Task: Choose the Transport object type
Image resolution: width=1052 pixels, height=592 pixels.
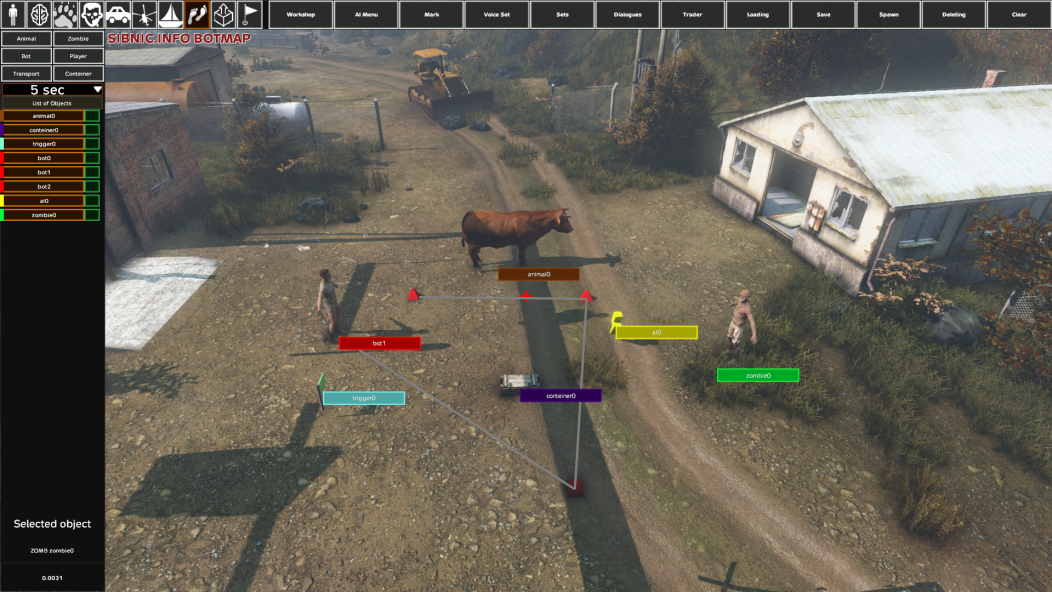Action: point(26,74)
